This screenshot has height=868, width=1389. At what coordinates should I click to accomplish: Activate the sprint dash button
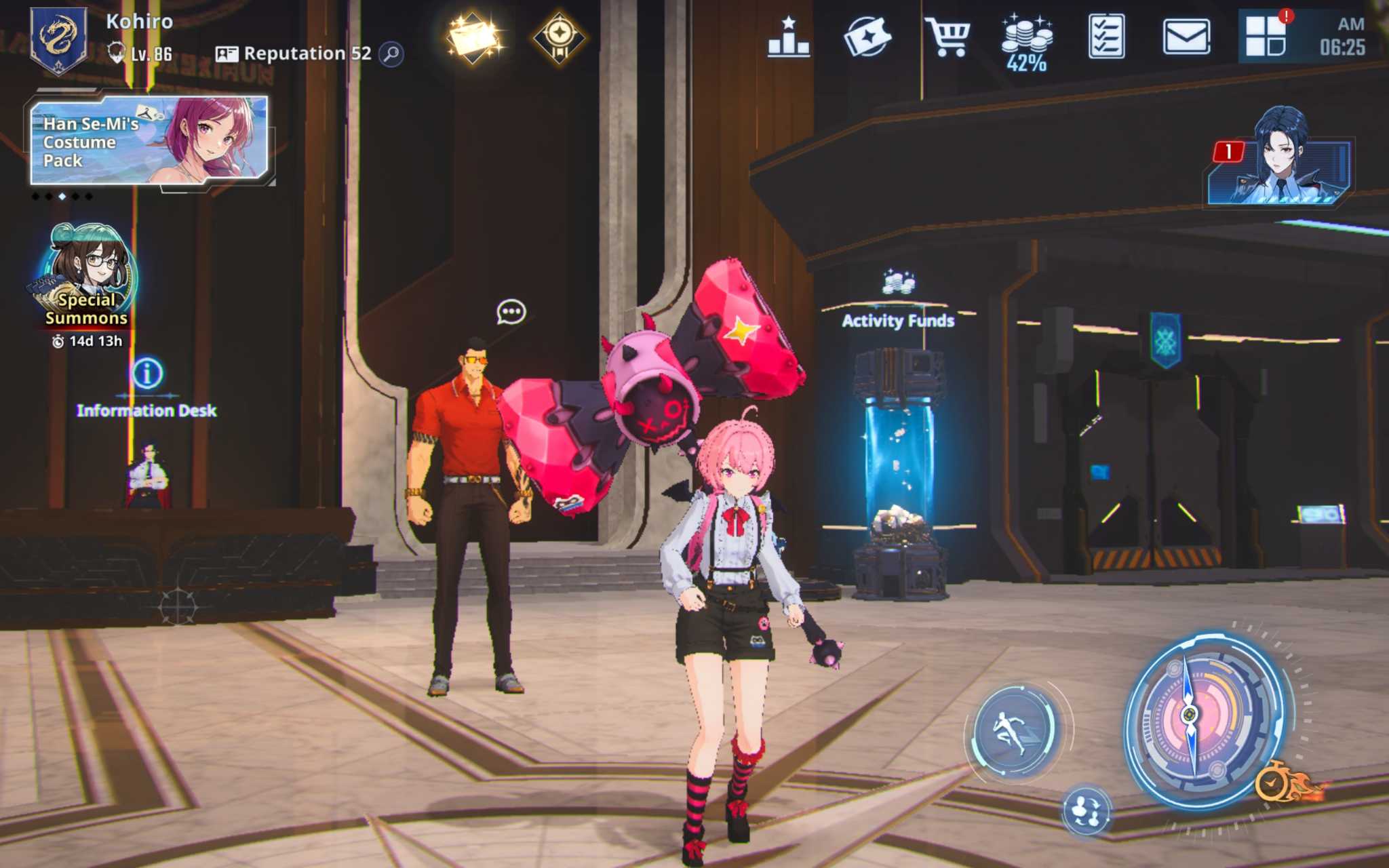tap(1013, 730)
